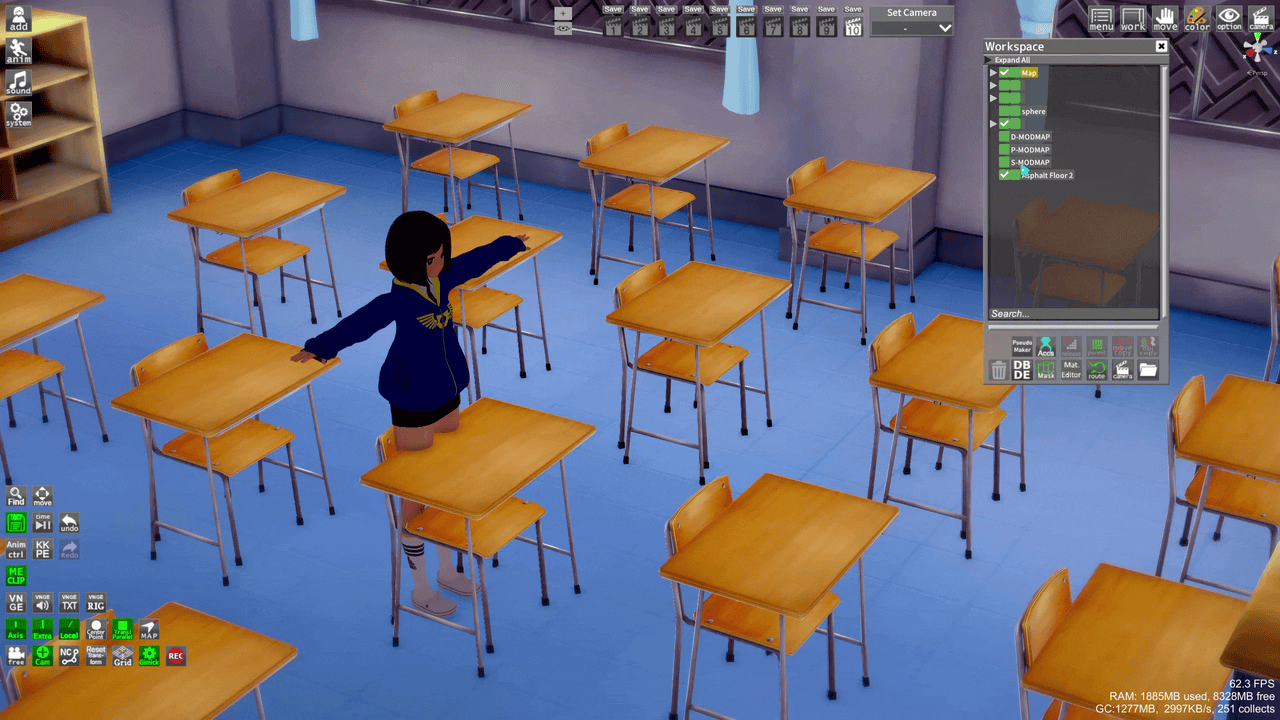The width and height of the screenshot is (1280, 720).
Task: Toggle the Grid display
Action: point(122,656)
